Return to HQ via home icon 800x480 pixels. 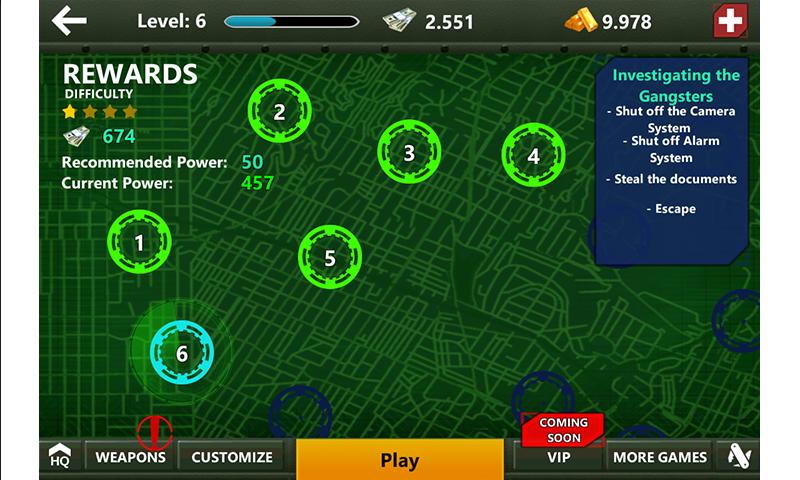pos(60,457)
